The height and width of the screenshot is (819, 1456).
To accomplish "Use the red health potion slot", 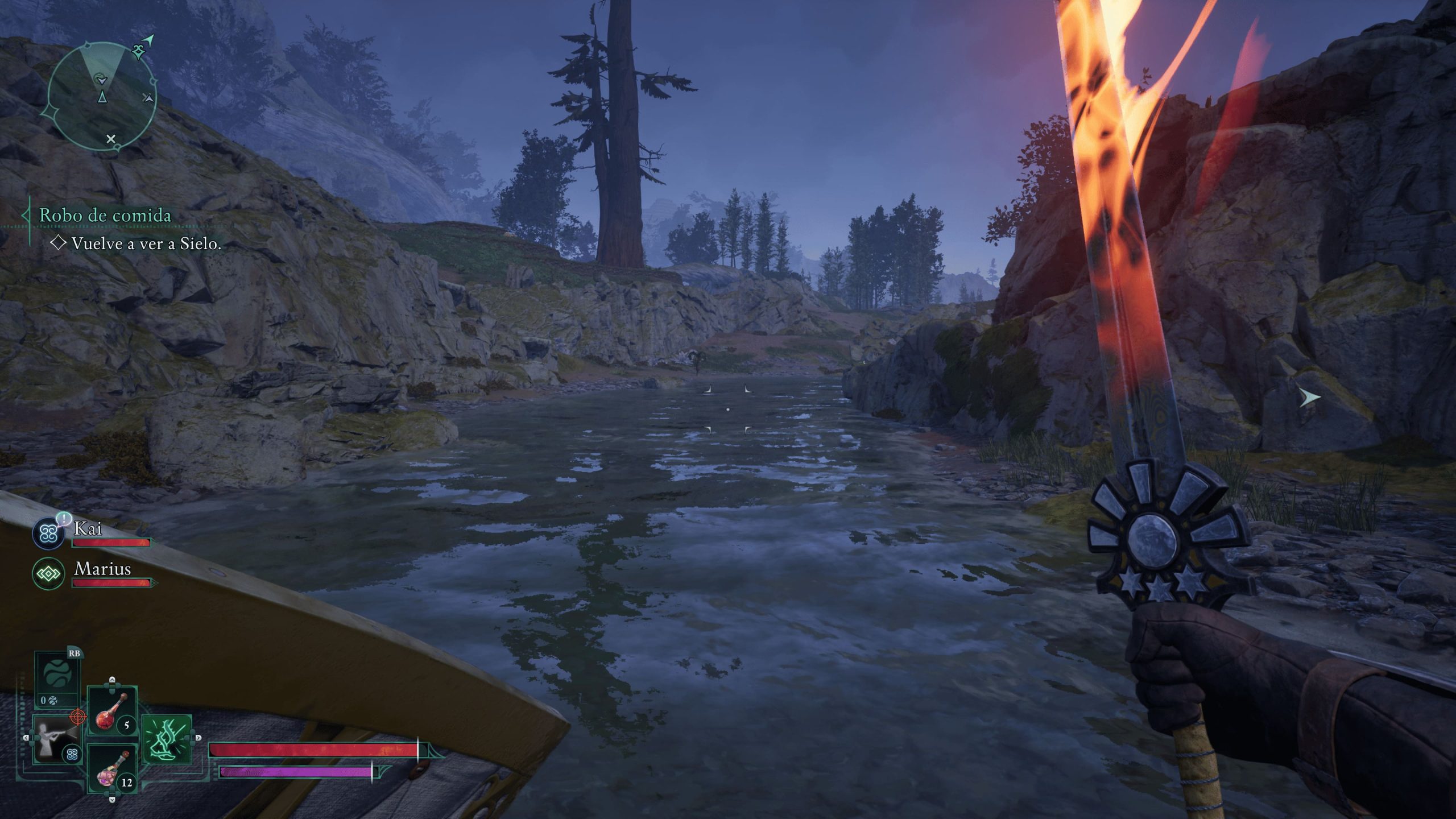I will [112, 710].
